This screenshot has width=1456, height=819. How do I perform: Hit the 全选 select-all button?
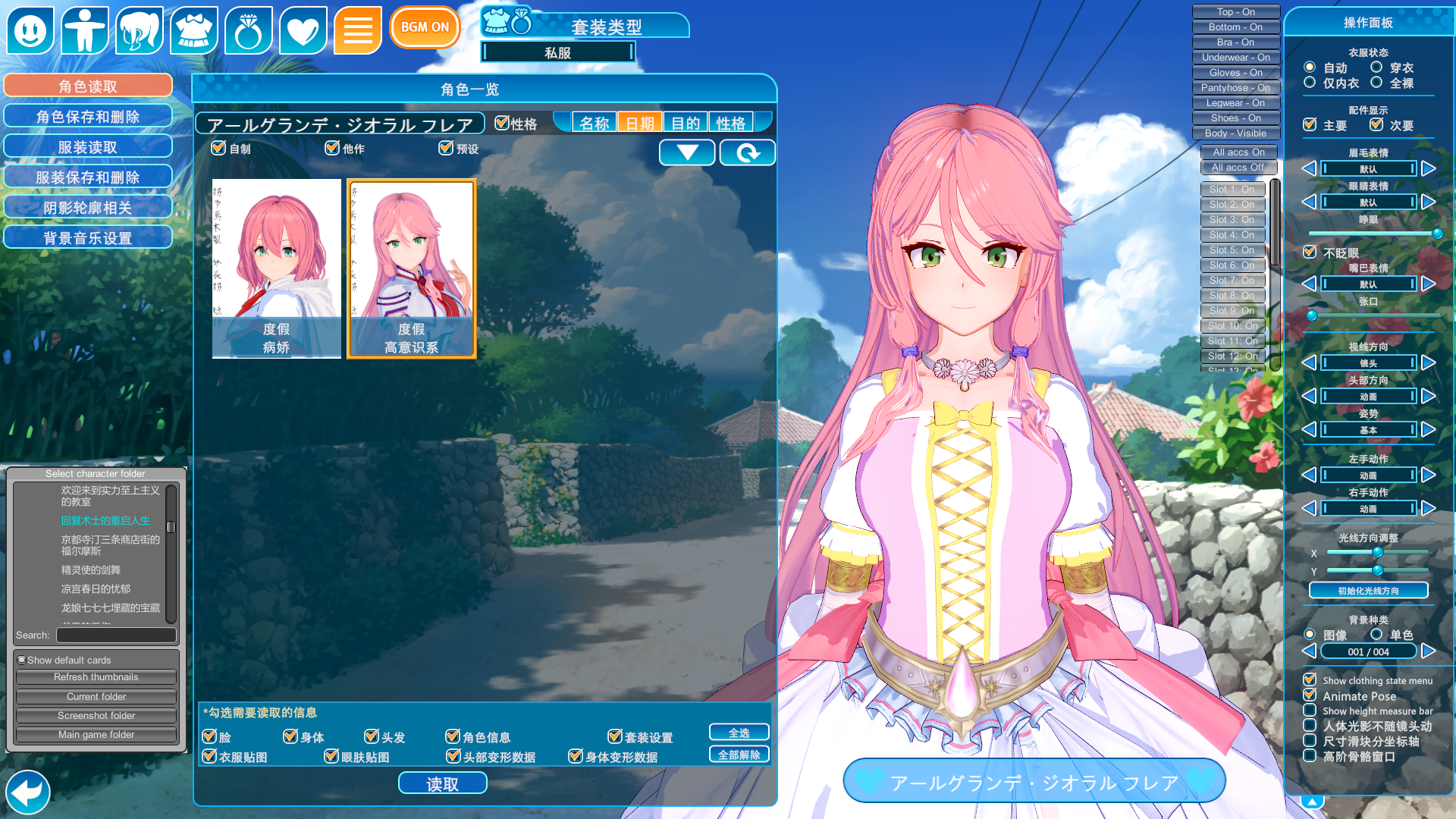[x=739, y=733]
